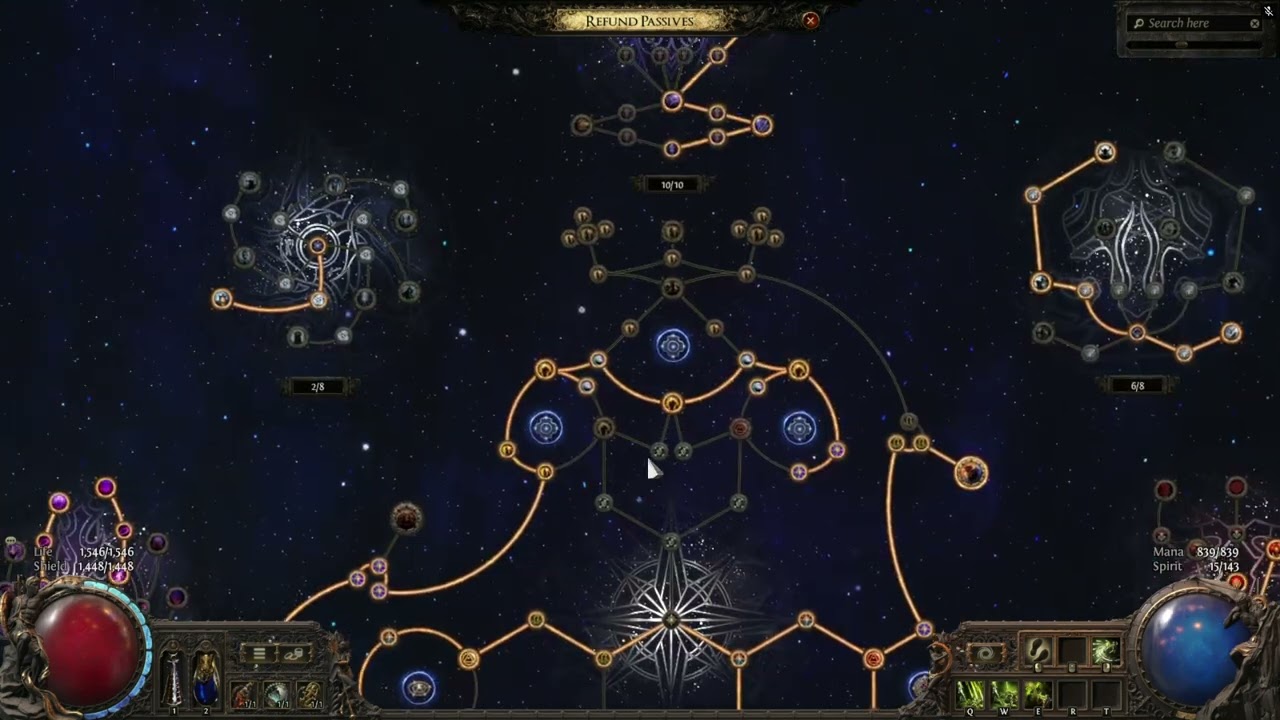Image resolution: width=1280 pixels, height=720 pixels.
Task: Click the Refund Passives button
Action: (639, 21)
